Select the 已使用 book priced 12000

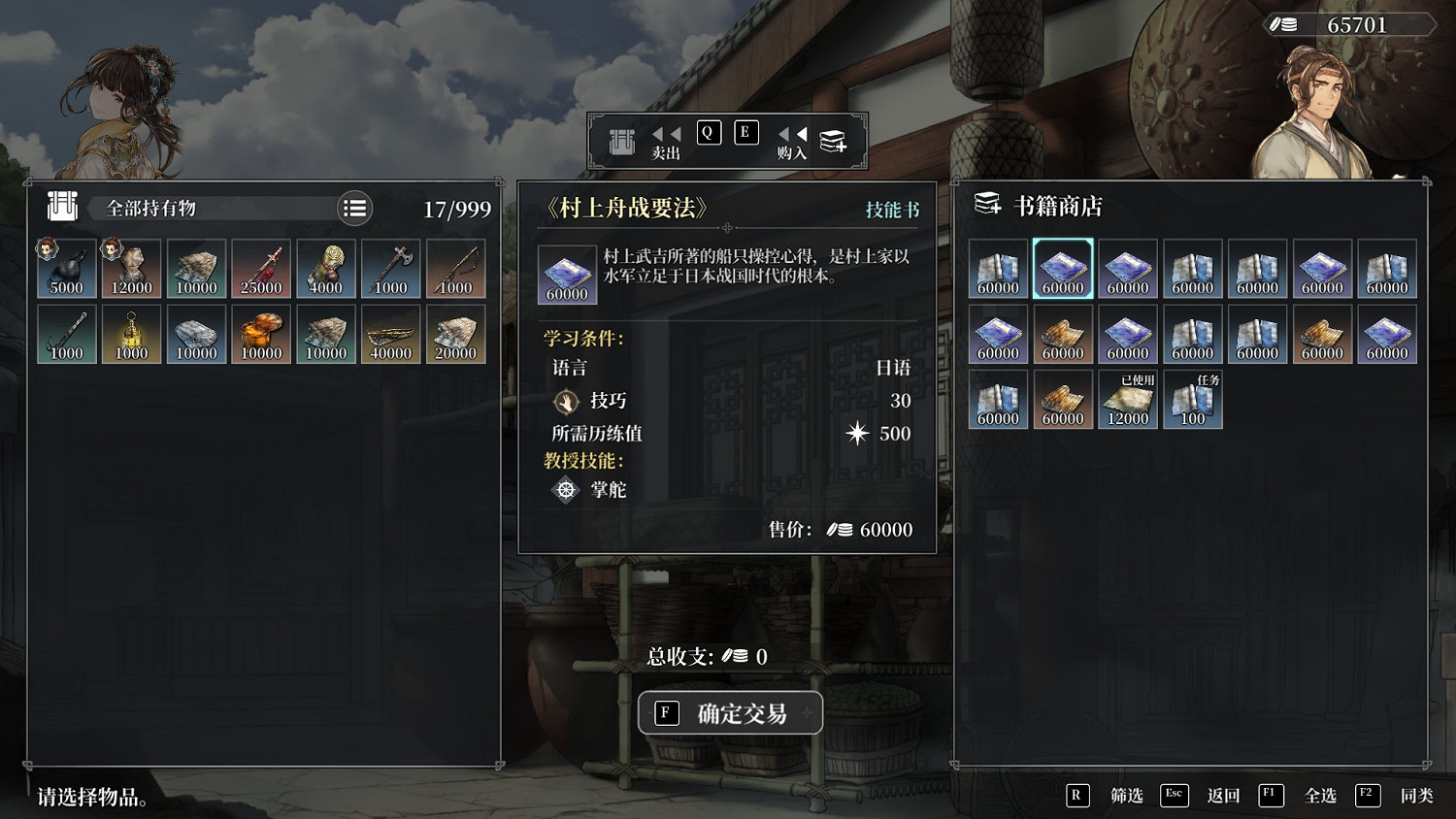pos(1128,398)
